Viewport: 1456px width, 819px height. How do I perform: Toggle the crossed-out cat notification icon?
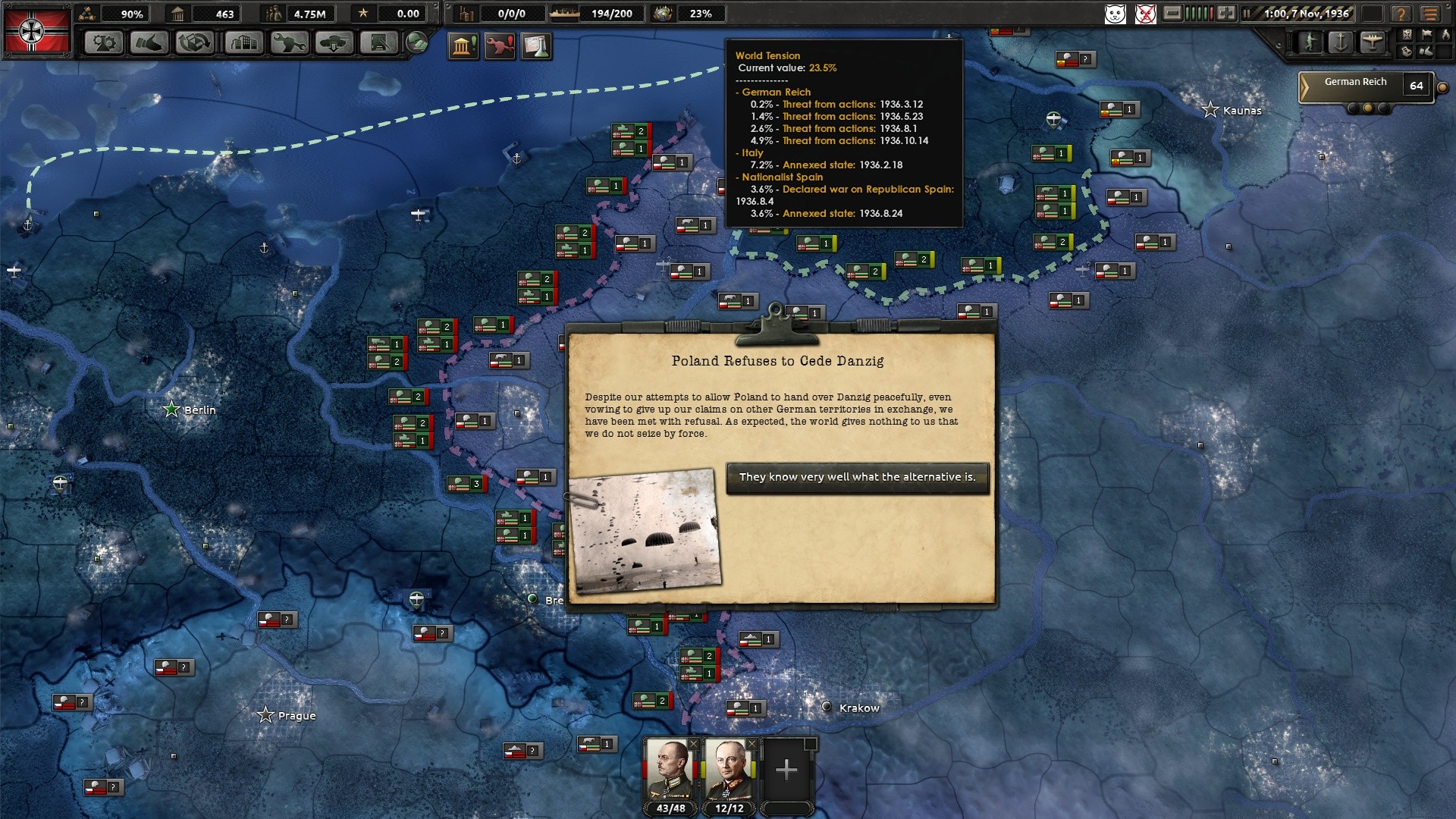[1146, 14]
